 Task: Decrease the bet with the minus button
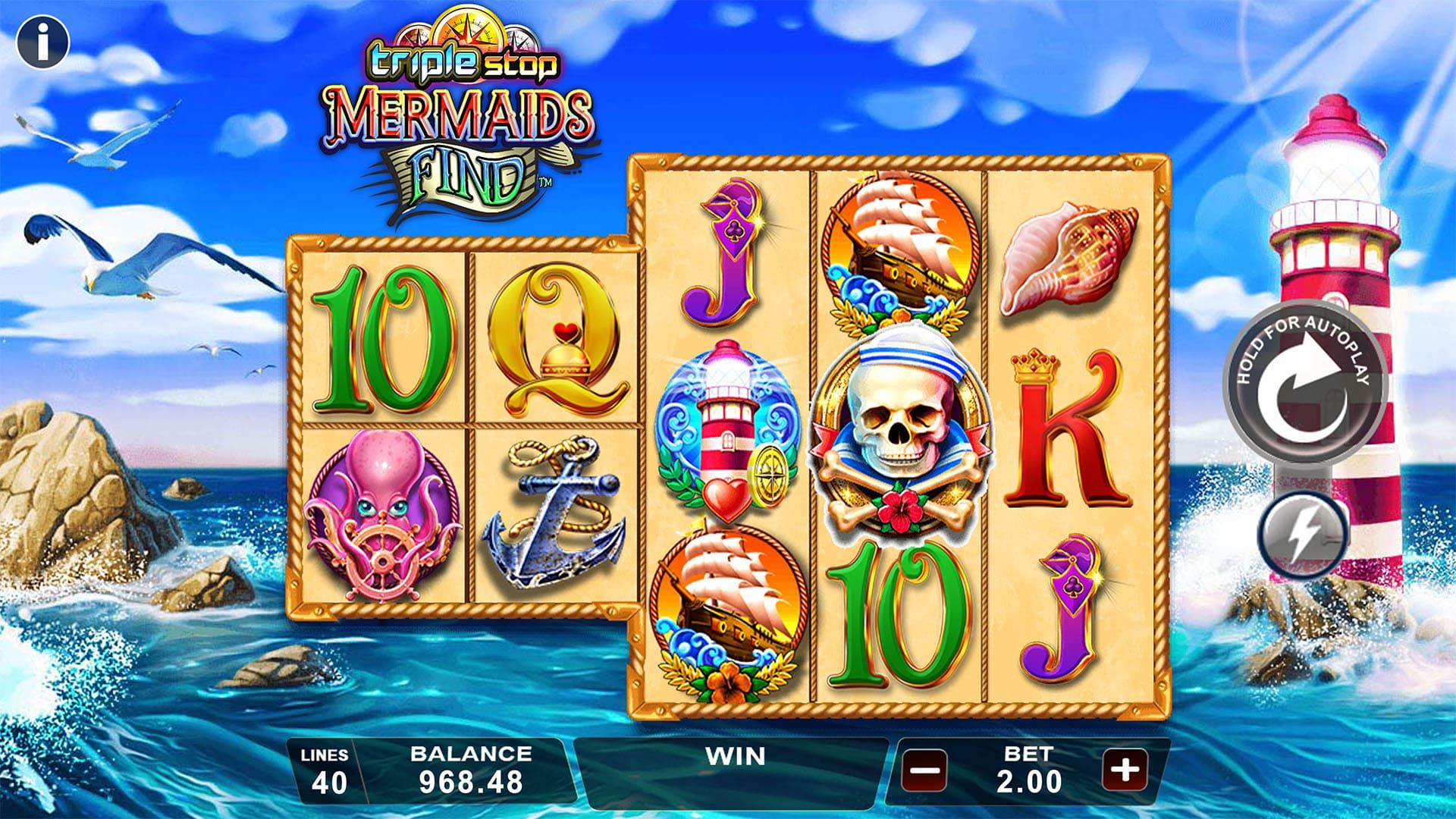pos(924,772)
